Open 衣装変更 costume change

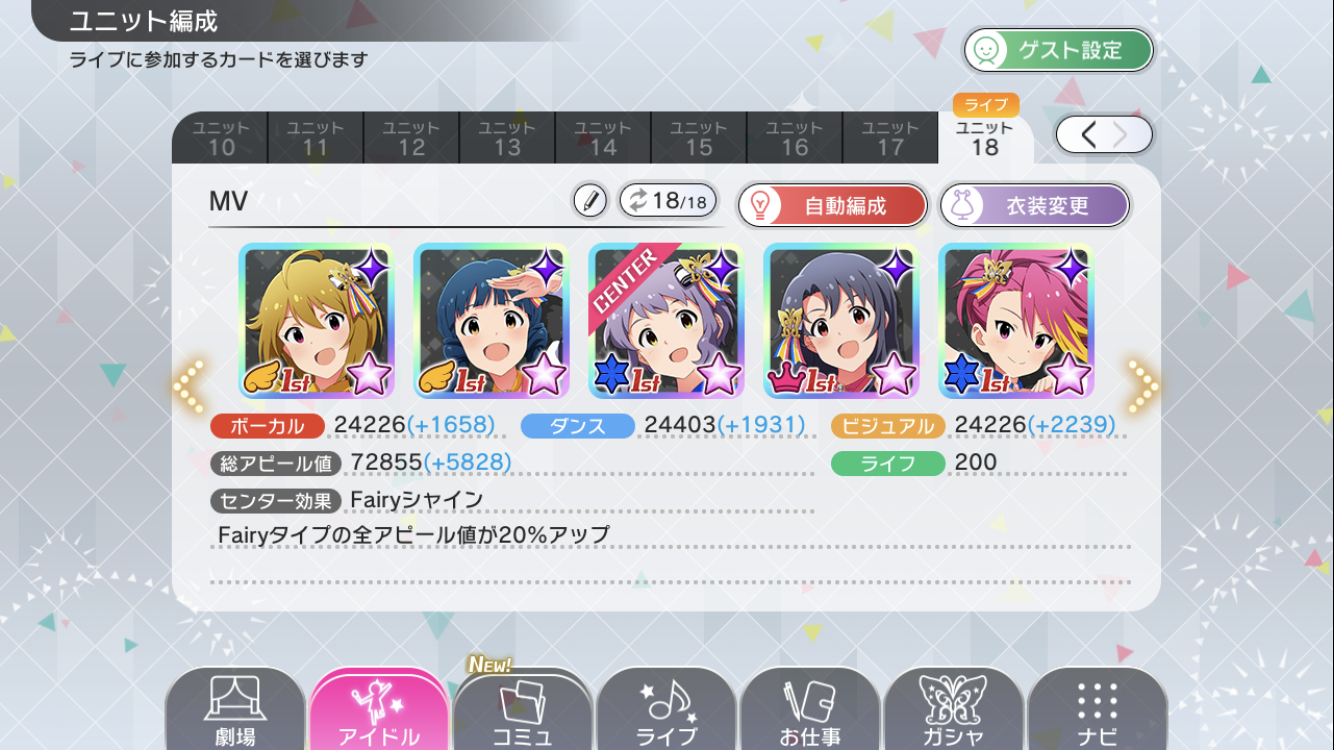pos(1034,206)
